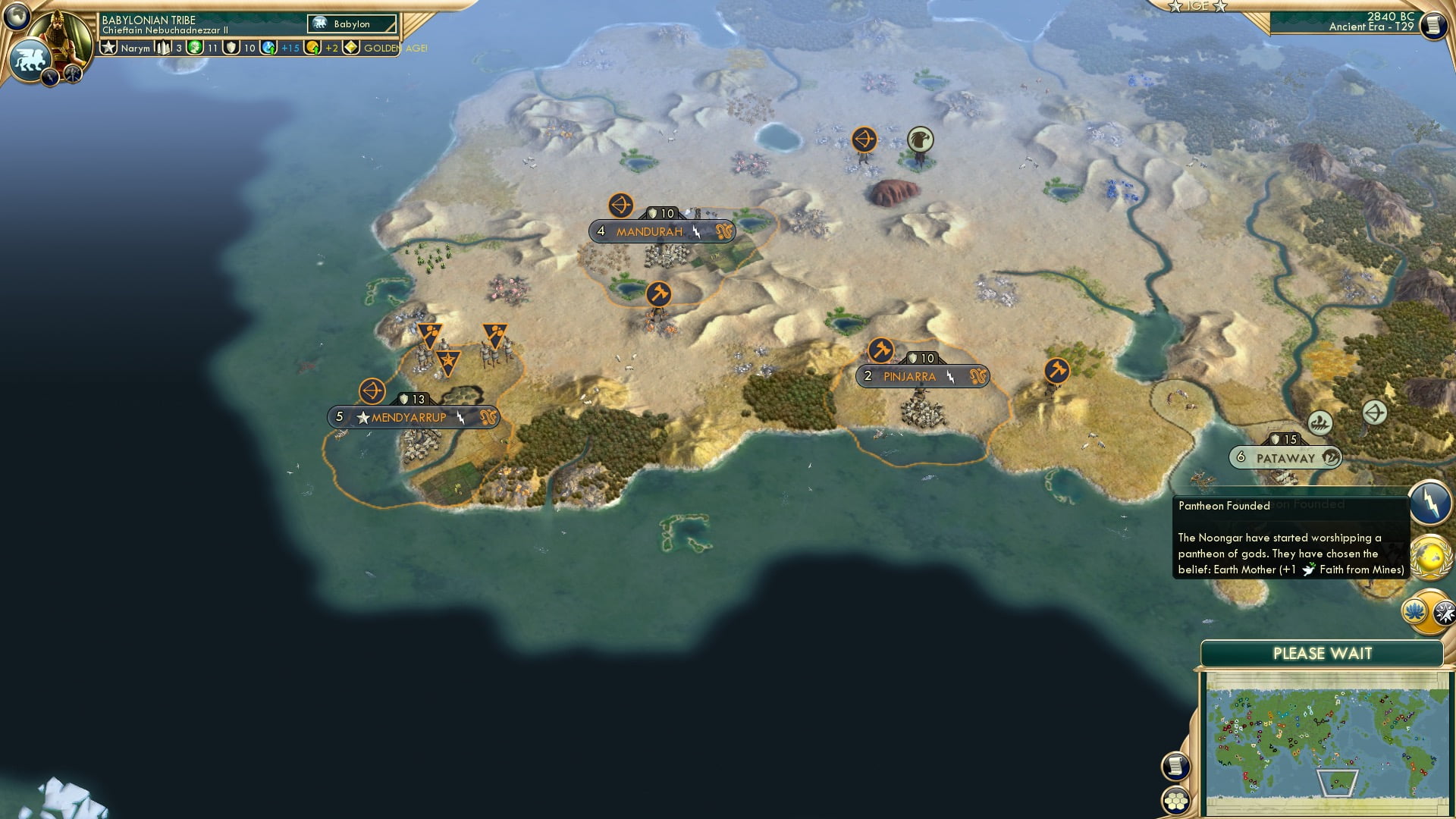Click the Babylonian lion emblem
This screenshot has height=819, width=1456.
pyautogui.click(x=30, y=59)
